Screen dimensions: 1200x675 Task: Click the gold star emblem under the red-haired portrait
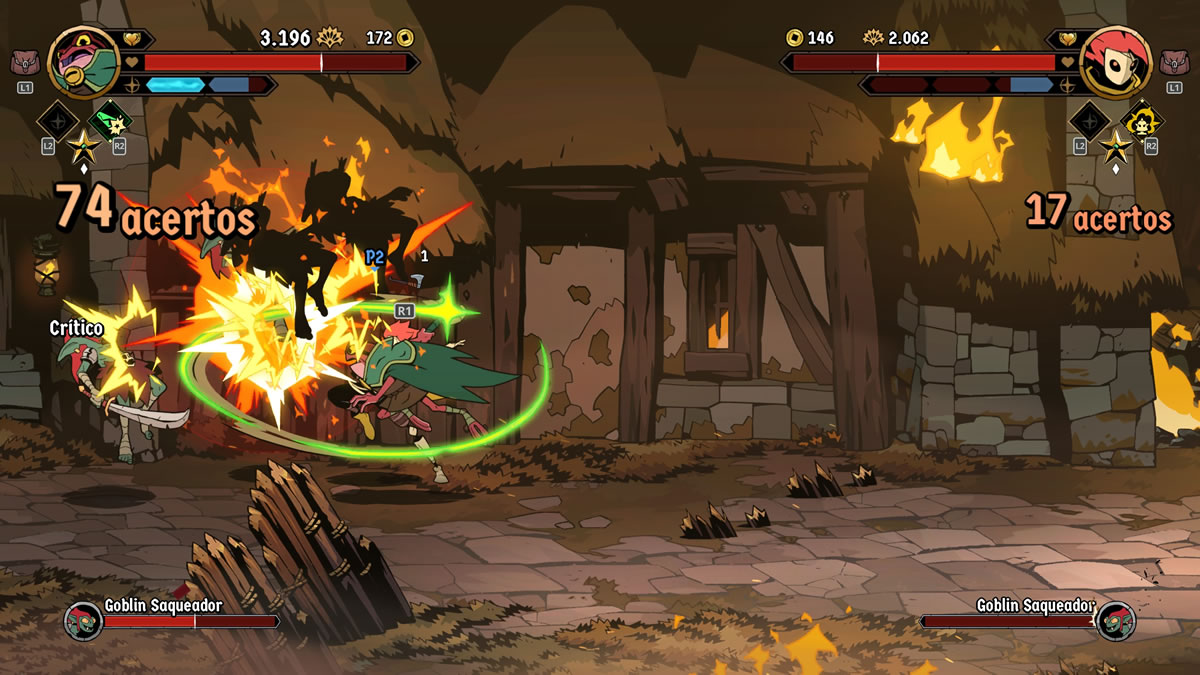coord(1115,148)
